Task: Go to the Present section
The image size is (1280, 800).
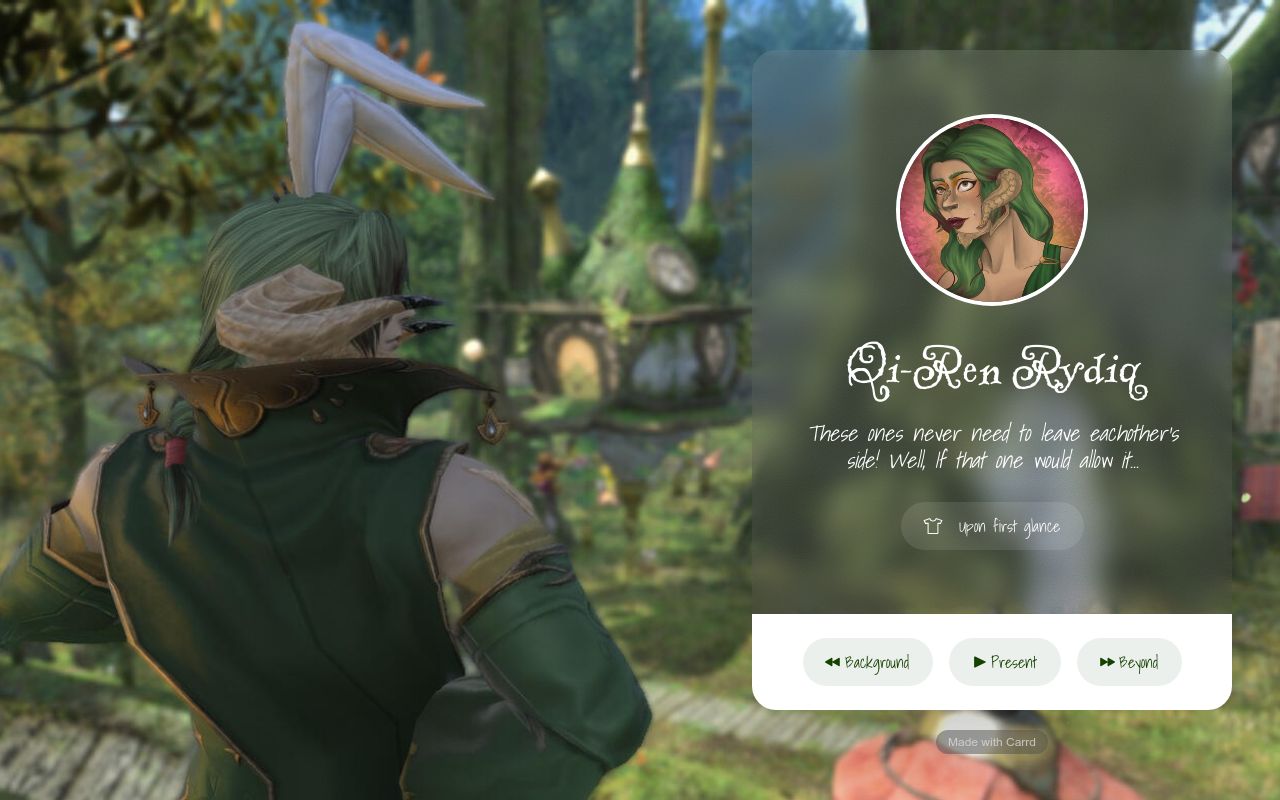Action: point(1004,662)
